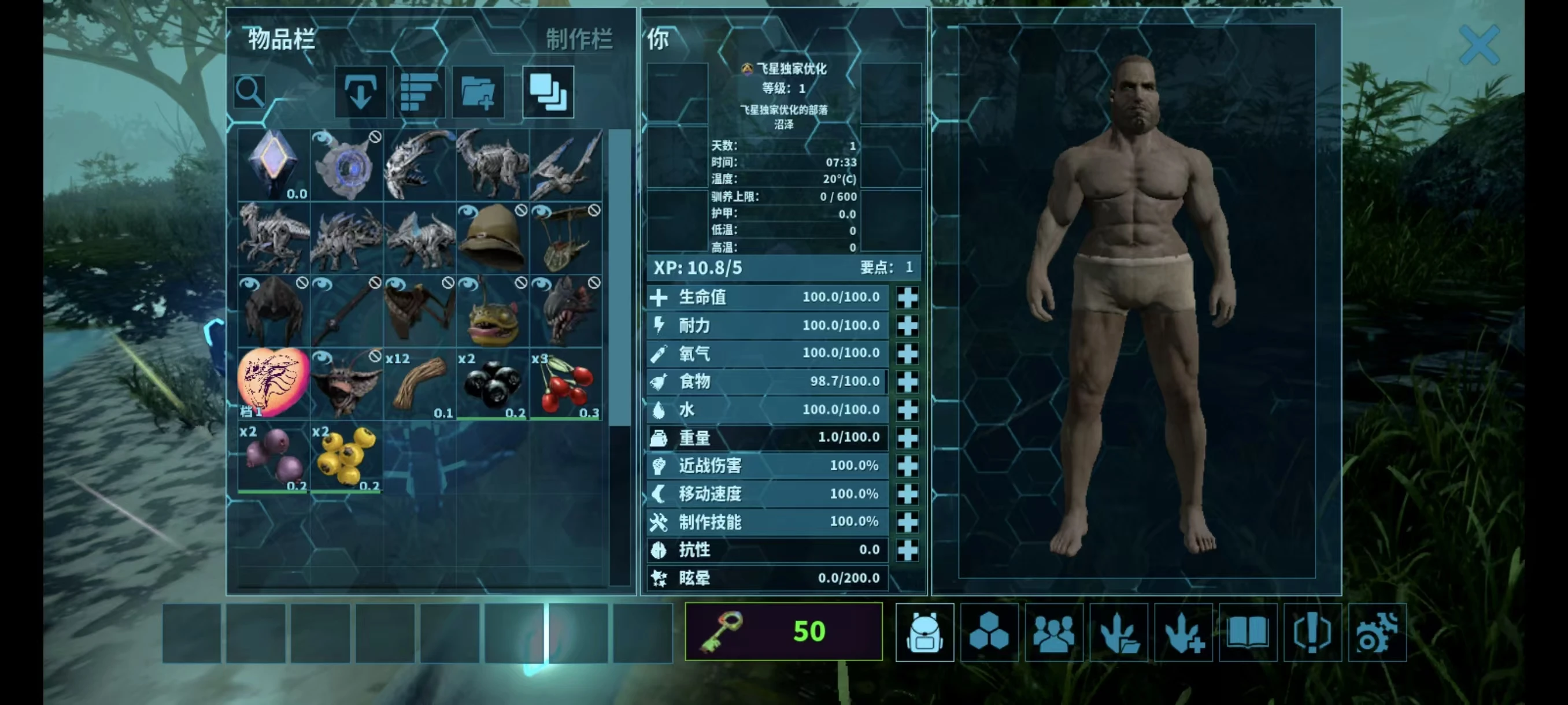
Task: Create a new inventory folder
Action: (x=478, y=92)
